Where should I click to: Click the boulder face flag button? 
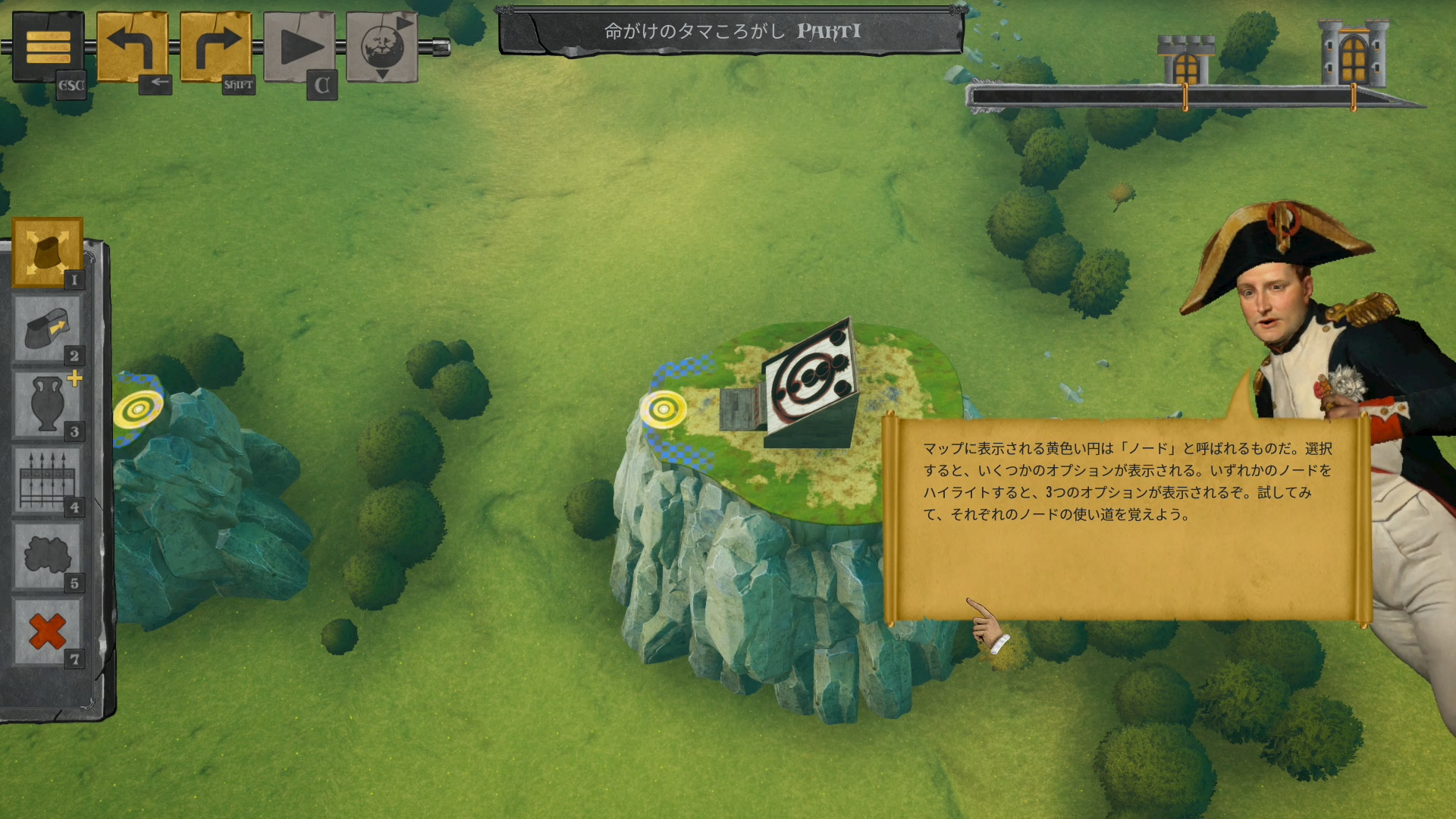[382, 47]
